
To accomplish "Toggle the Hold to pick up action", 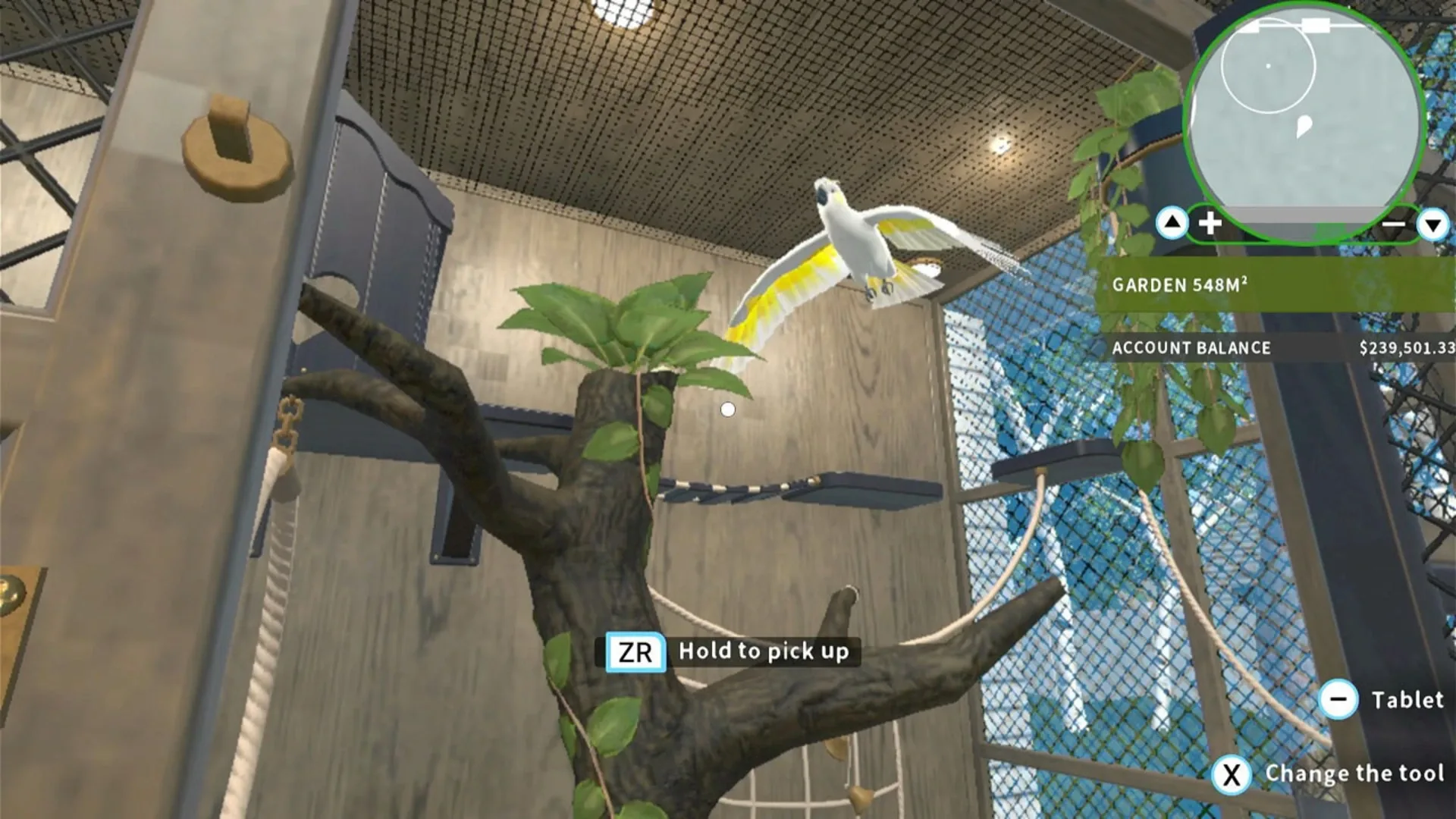I will pyautogui.click(x=764, y=651).
